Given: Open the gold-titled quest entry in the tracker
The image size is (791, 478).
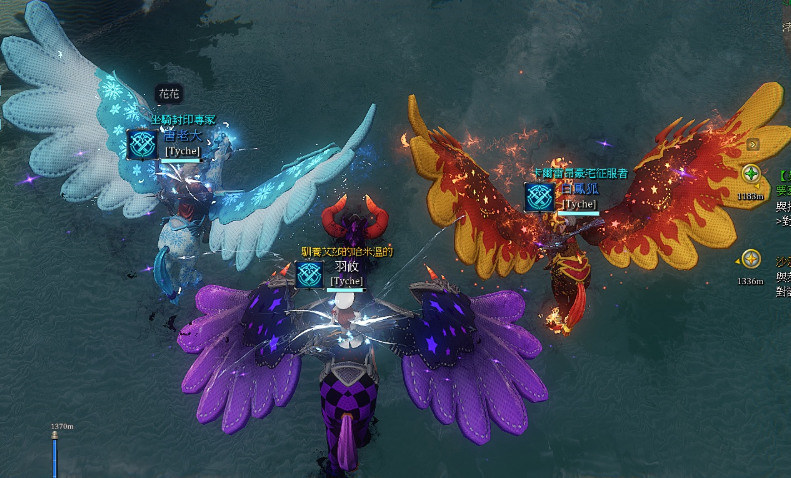Looking at the screenshot, I should [783, 261].
